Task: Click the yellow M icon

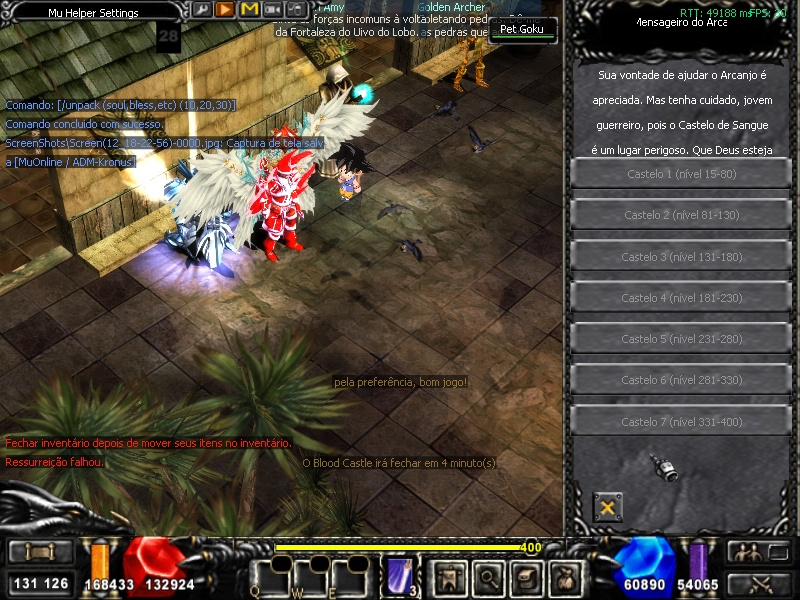Action: coord(249,10)
